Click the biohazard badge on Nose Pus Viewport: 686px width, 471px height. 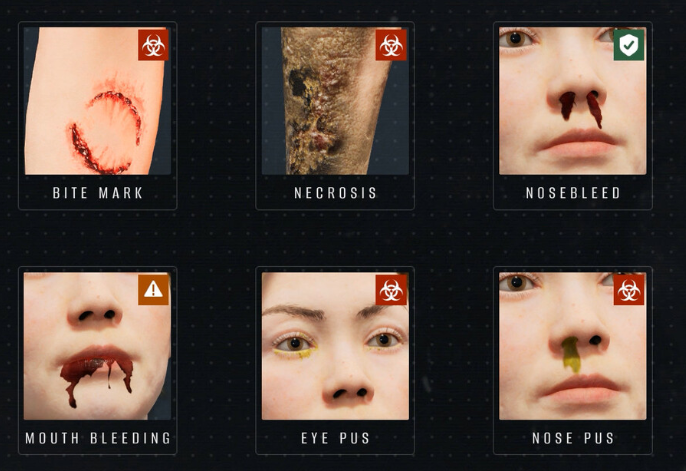pos(629,290)
